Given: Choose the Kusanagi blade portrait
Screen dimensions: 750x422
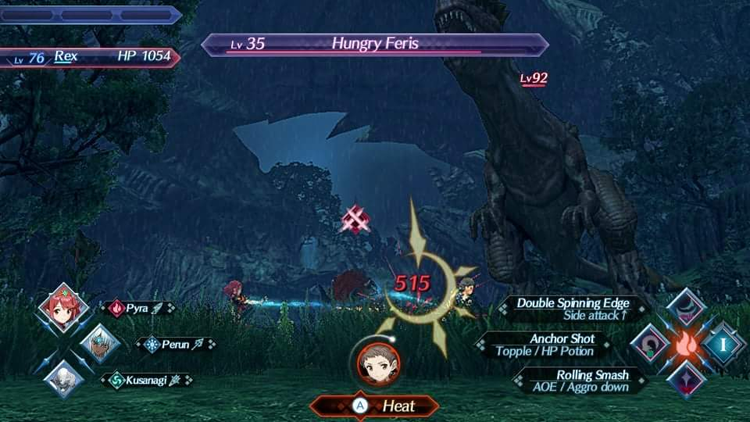Looking at the screenshot, I should coord(62,379).
